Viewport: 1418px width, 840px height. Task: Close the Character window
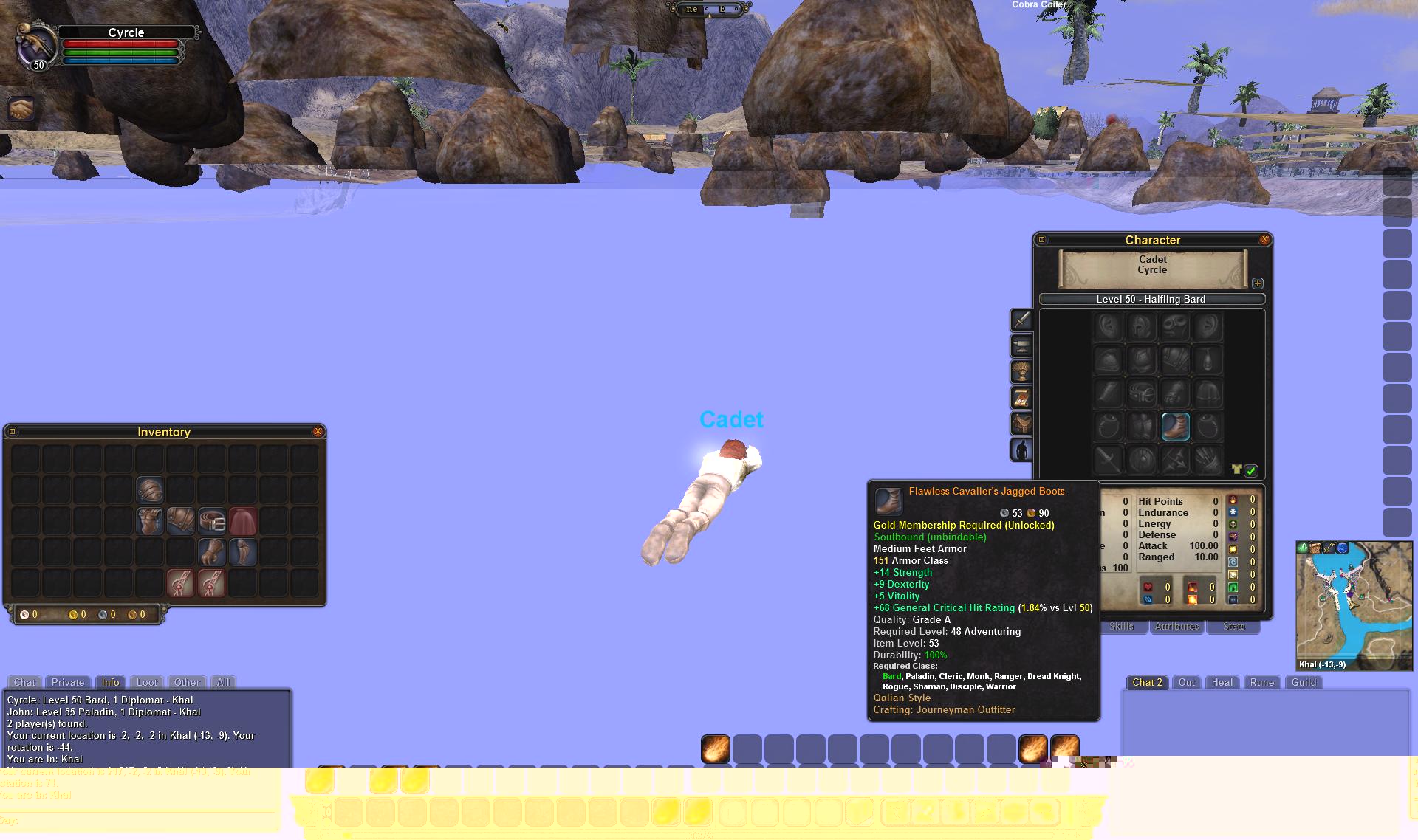(1264, 240)
